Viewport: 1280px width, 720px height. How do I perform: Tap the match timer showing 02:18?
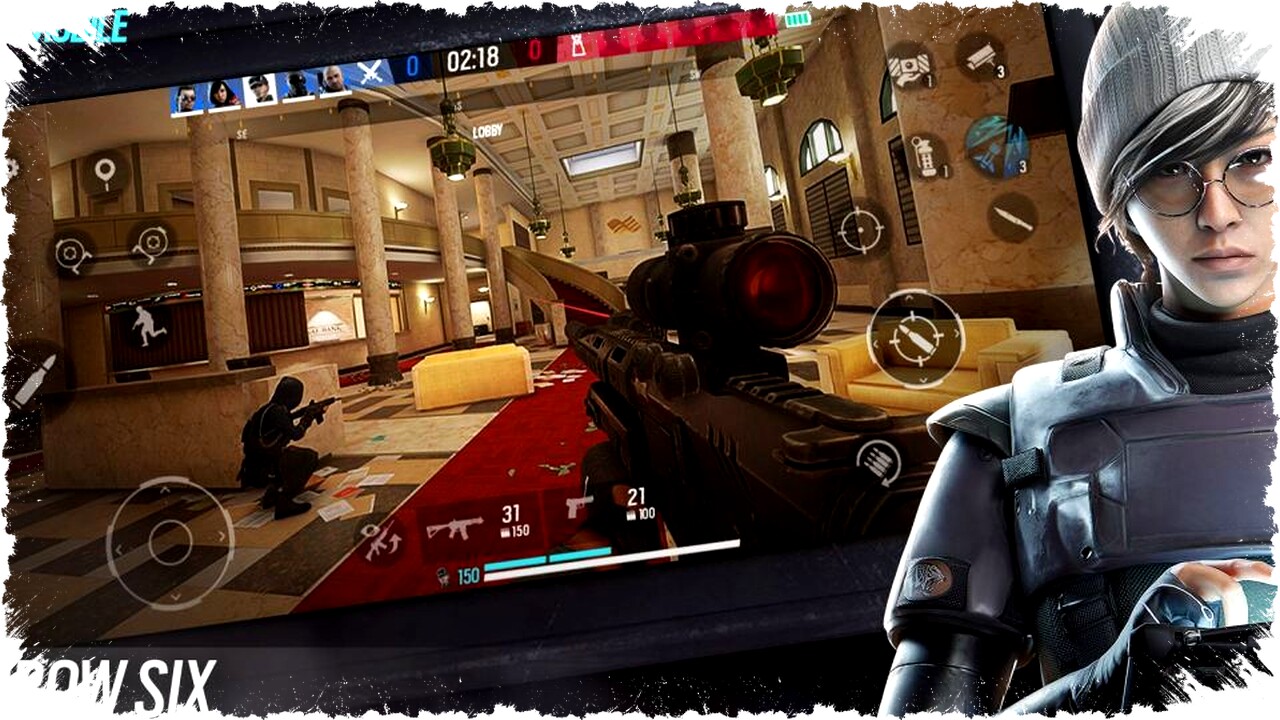(x=476, y=57)
